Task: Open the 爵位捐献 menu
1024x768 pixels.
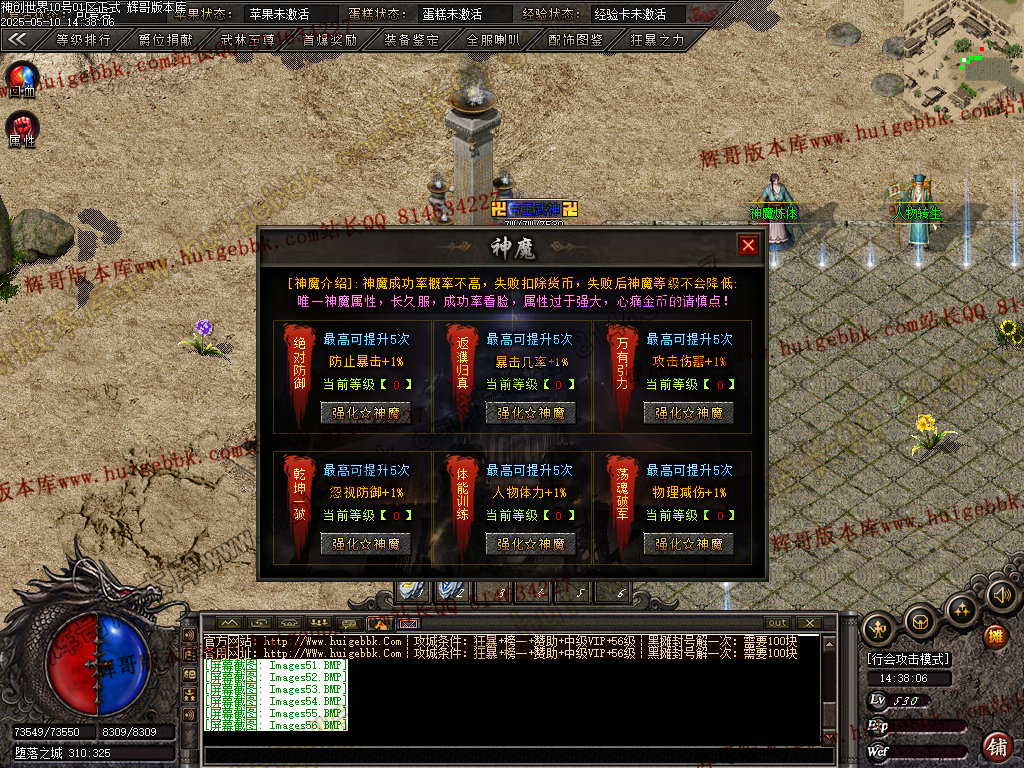Action: [x=166, y=40]
